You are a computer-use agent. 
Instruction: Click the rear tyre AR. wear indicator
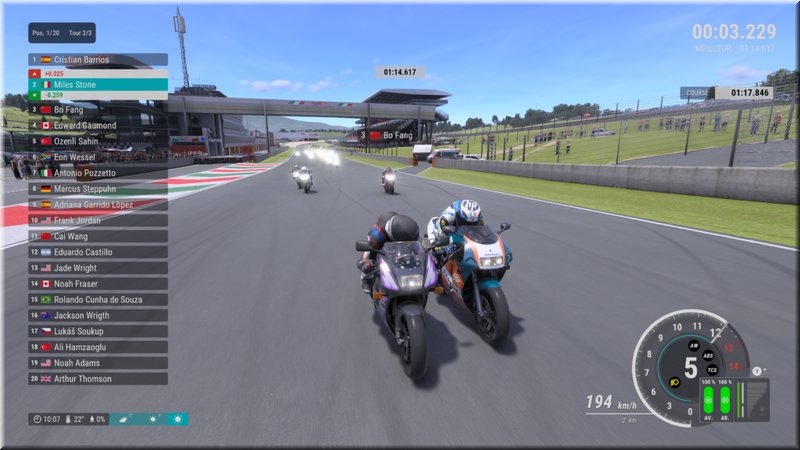click(725, 402)
